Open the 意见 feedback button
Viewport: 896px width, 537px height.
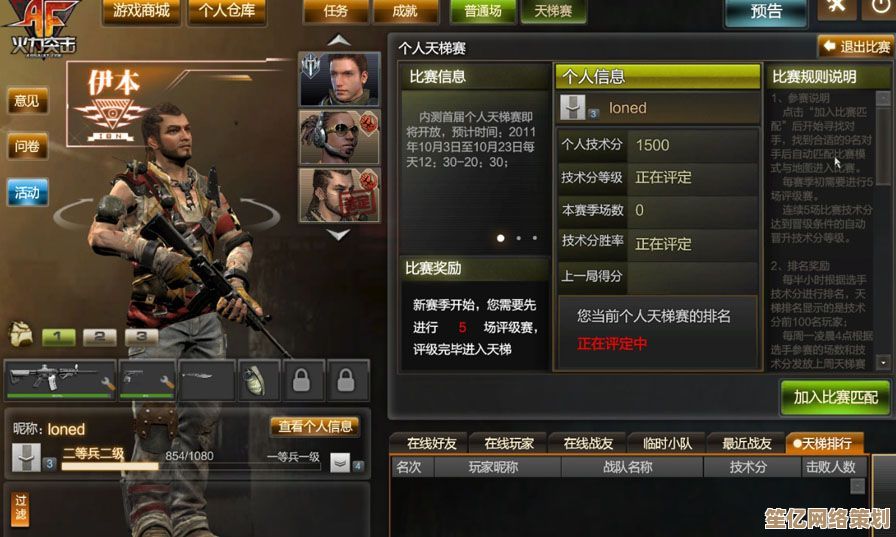click(27, 101)
